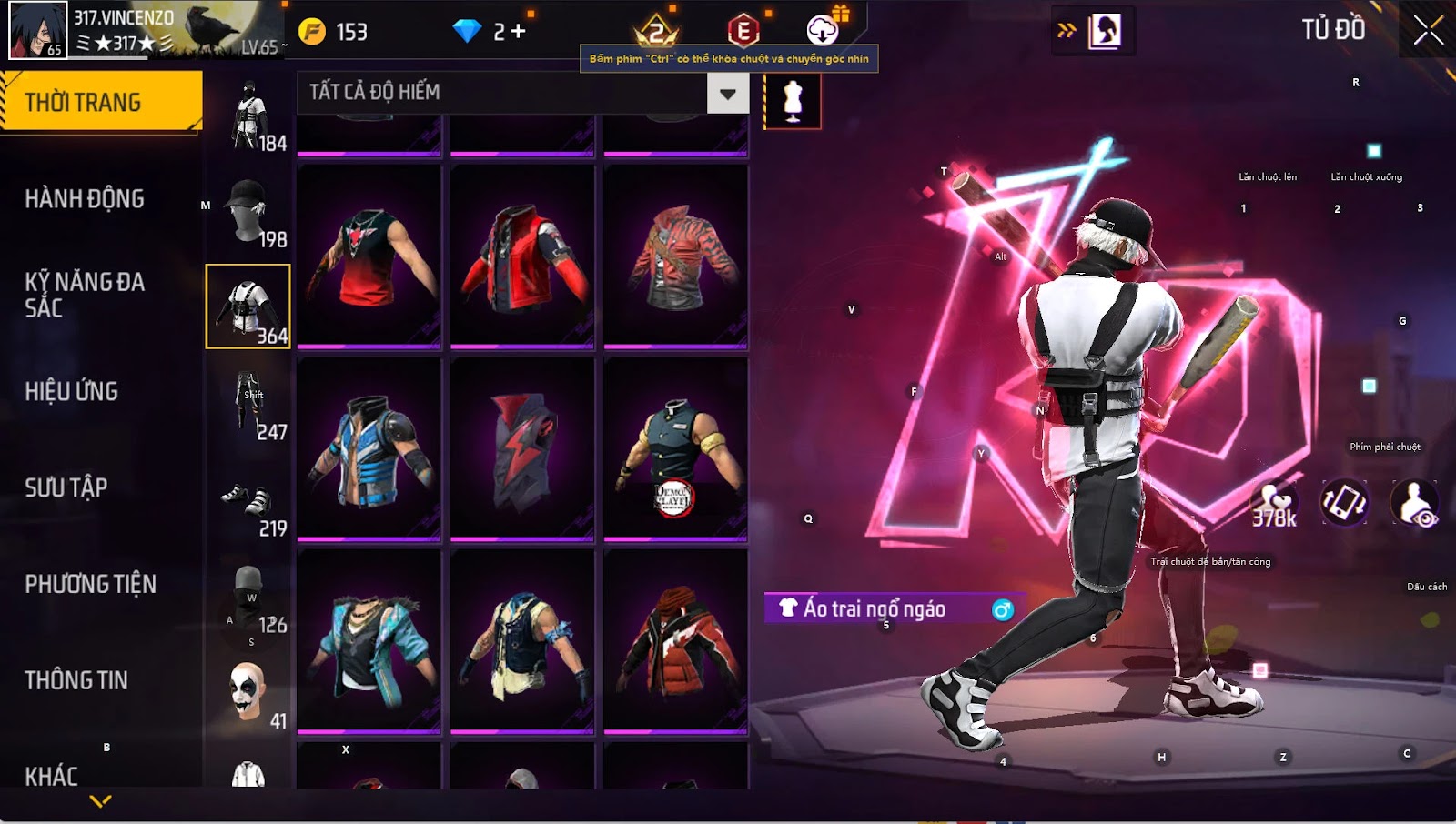Go to the Sưu Tập tab
The height and width of the screenshot is (824, 1456).
coord(66,487)
